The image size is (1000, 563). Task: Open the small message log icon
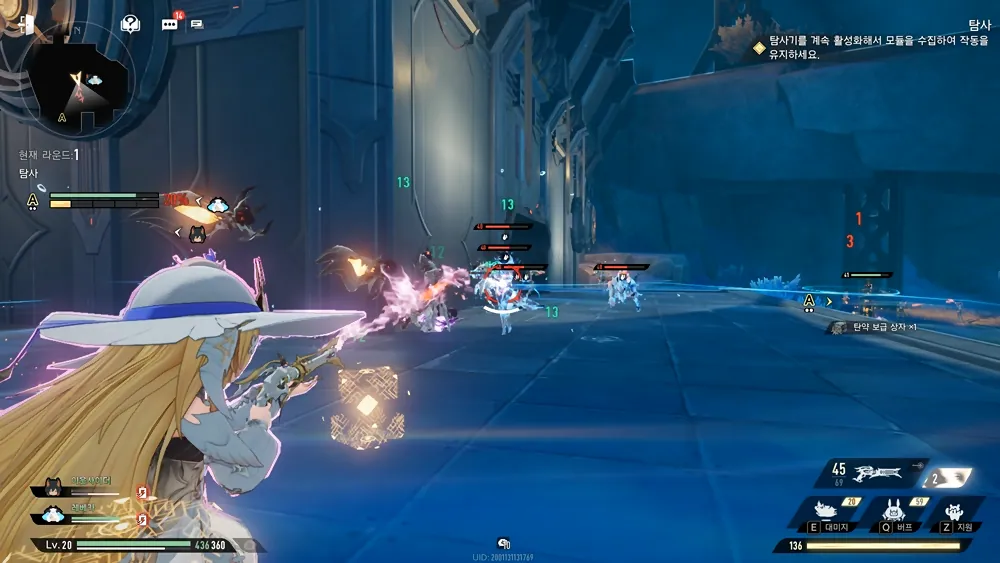197,24
